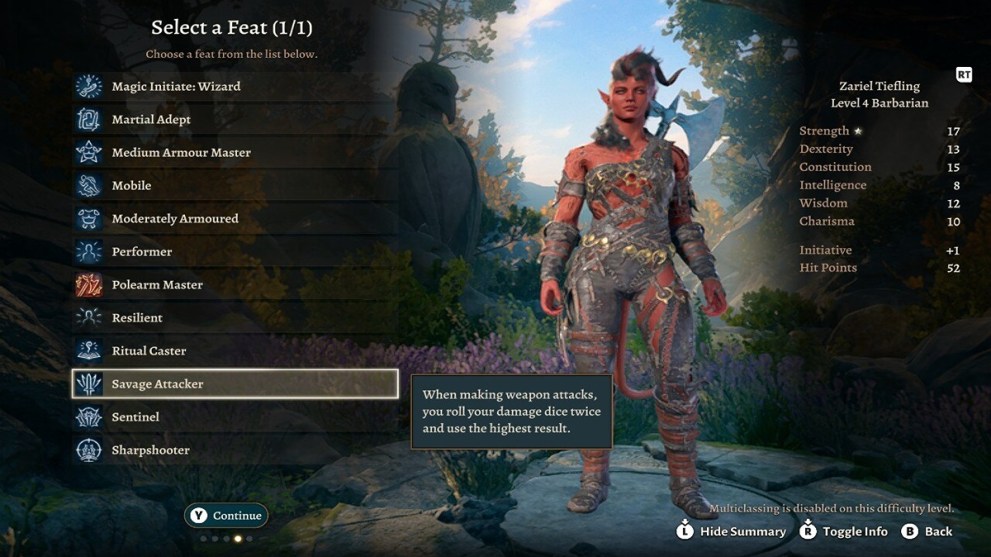This screenshot has height=557, width=991.
Task: Go Back to the previous screen
Action: point(927,531)
